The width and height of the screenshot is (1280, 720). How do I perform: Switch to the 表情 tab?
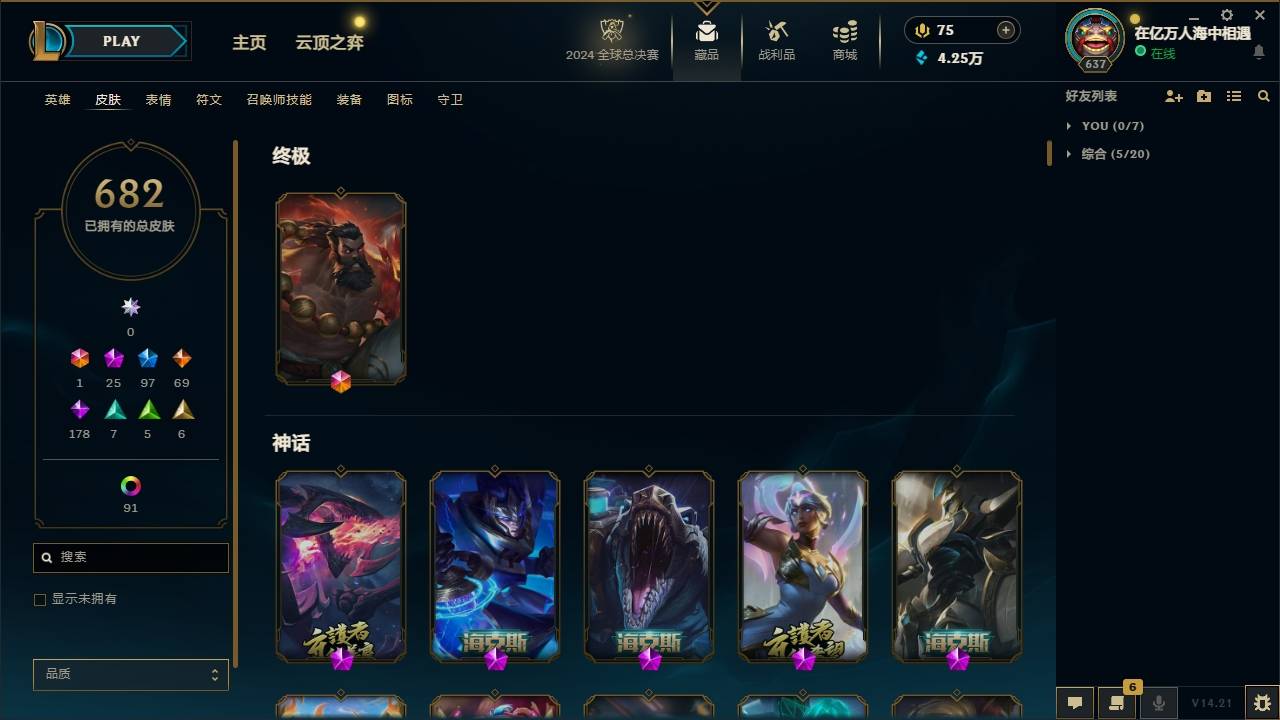(x=158, y=100)
